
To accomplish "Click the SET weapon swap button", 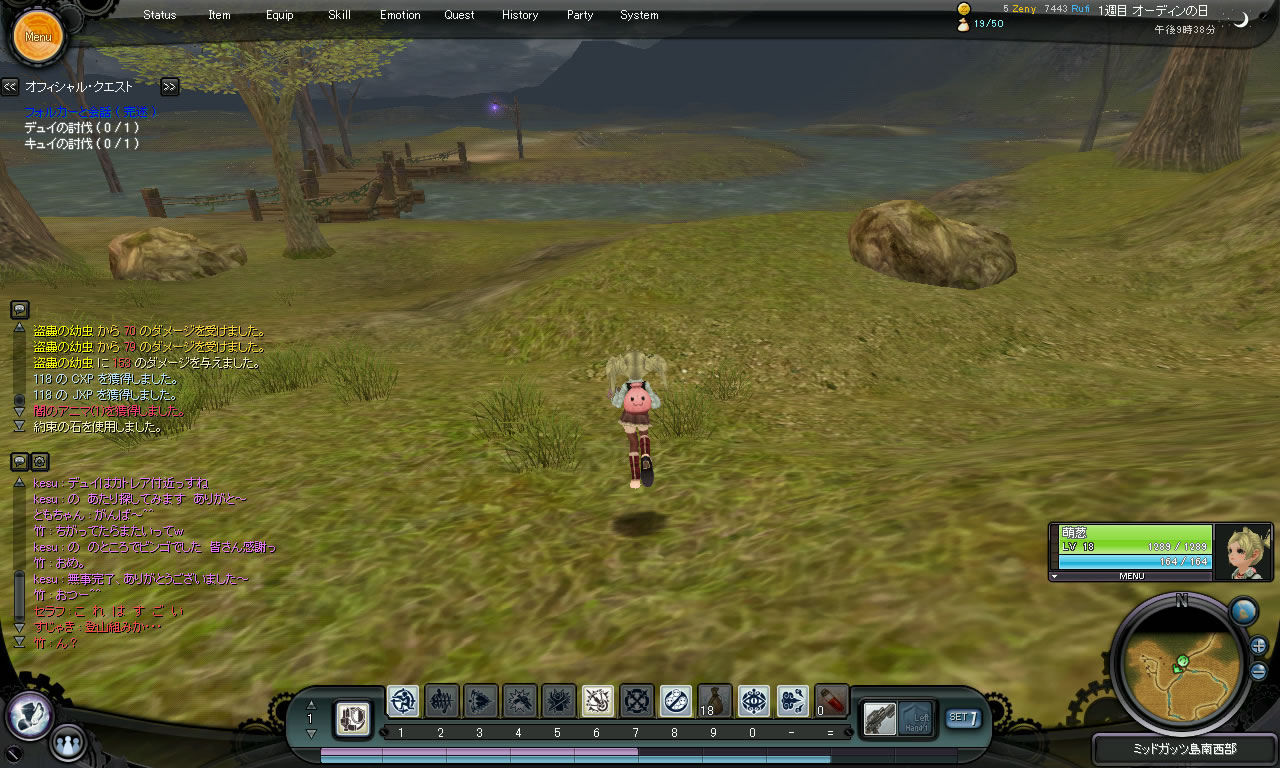I will pos(964,717).
